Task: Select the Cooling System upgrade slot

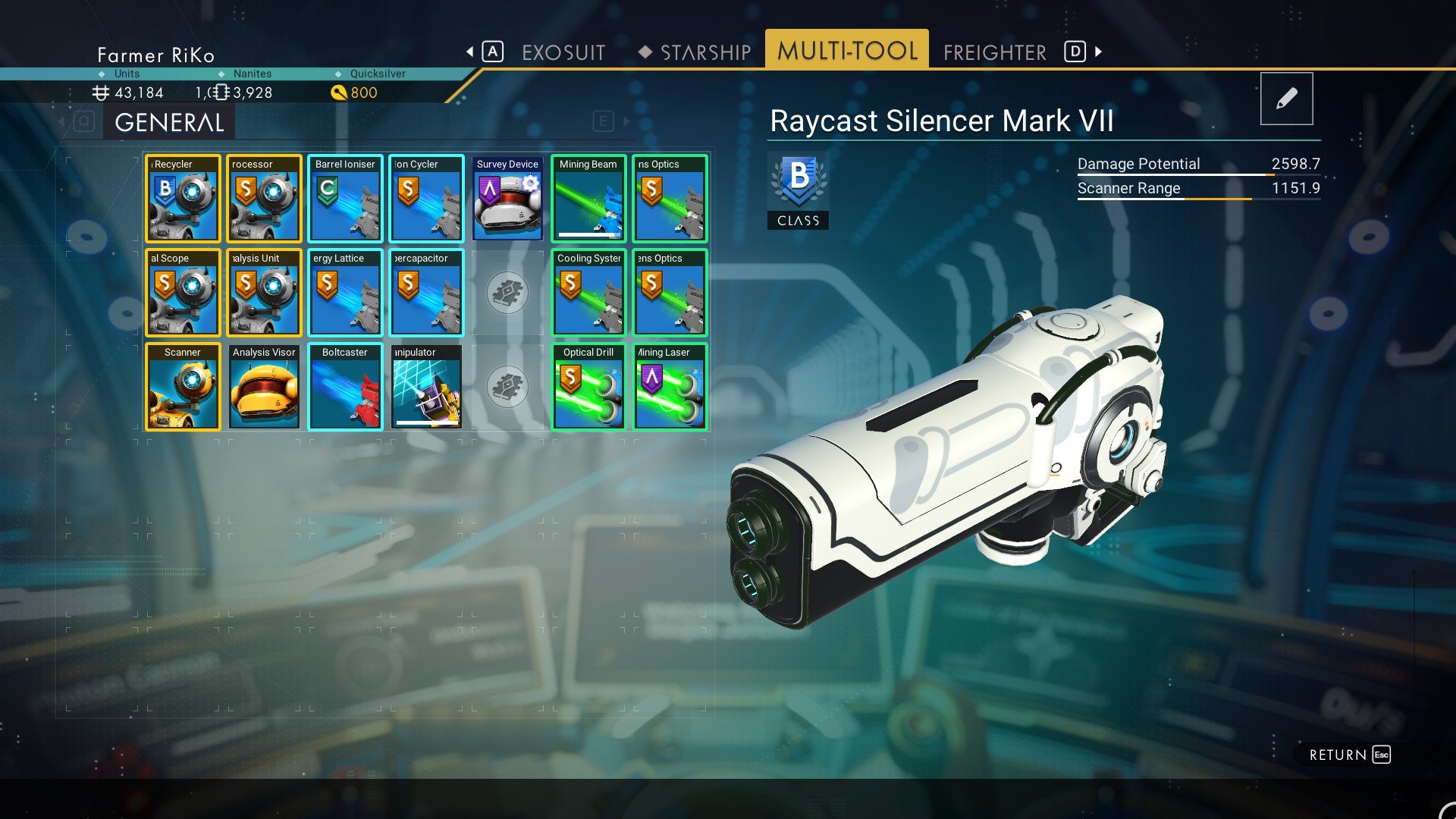Action: click(x=588, y=293)
